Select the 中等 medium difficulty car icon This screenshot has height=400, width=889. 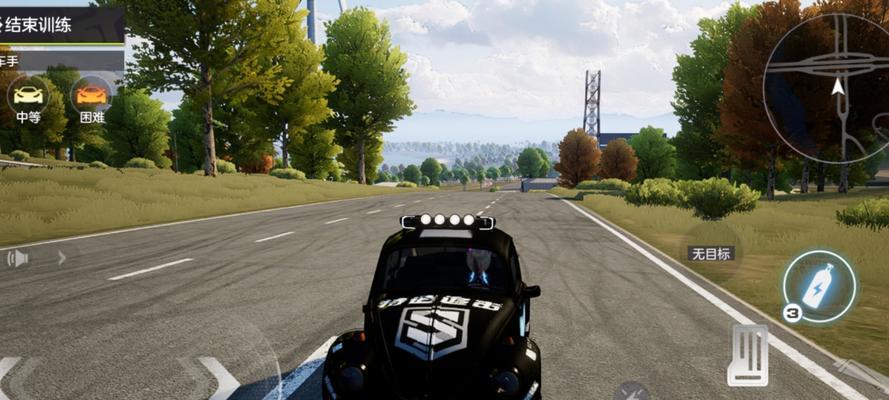(x=28, y=96)
